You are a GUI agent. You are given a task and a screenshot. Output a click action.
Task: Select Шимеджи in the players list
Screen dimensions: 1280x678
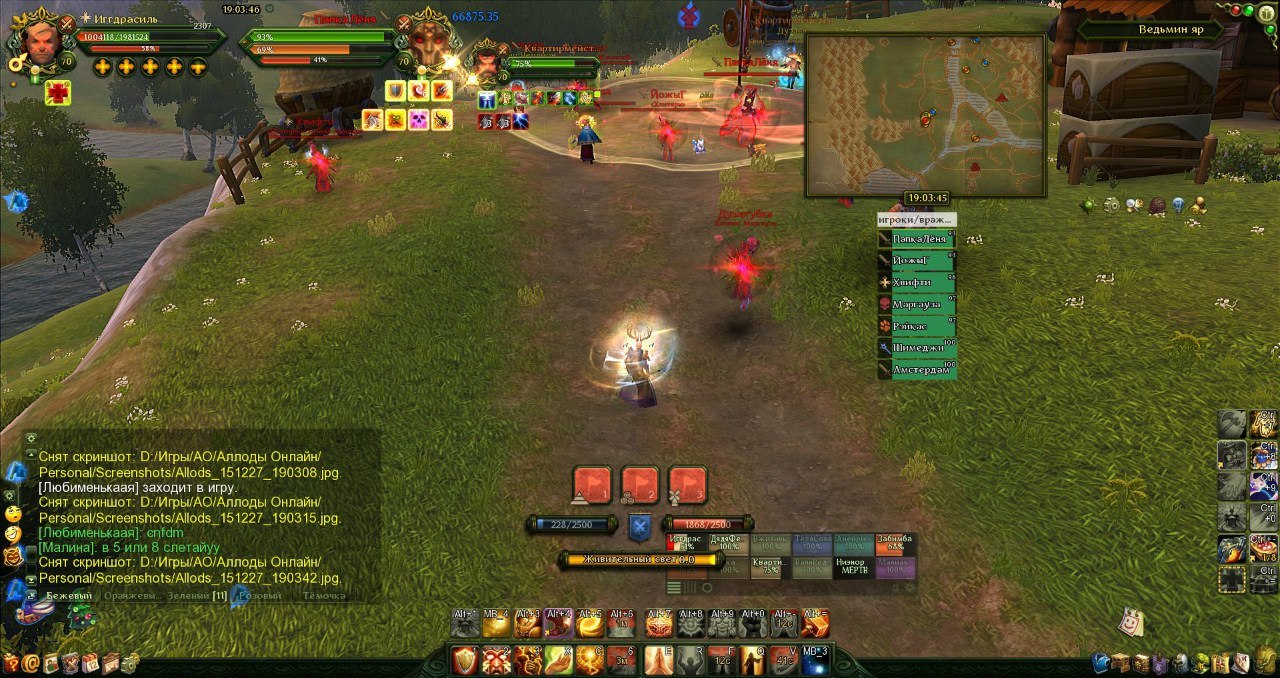tap(916, 348)
